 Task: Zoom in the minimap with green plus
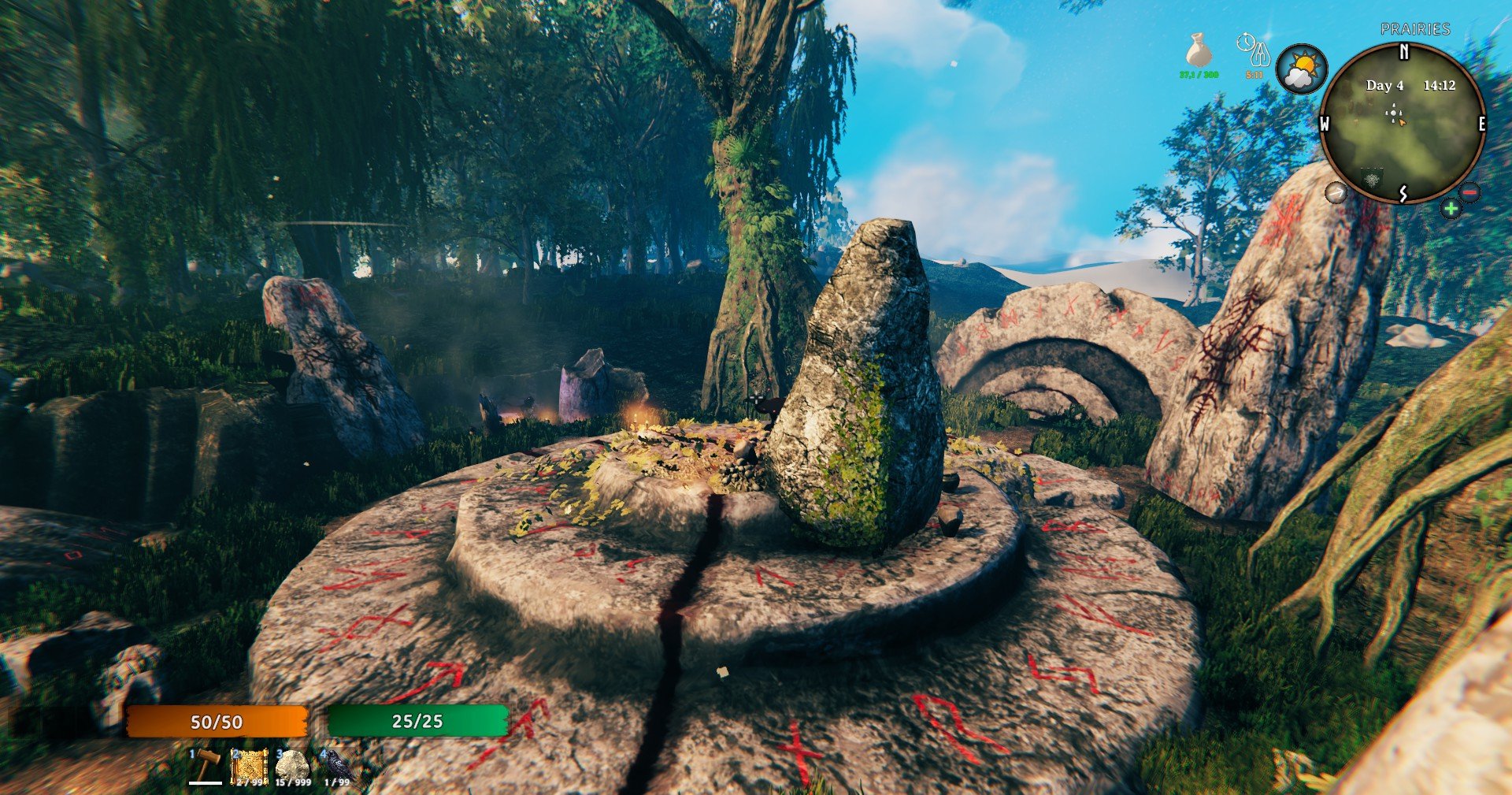(1451, 209)
